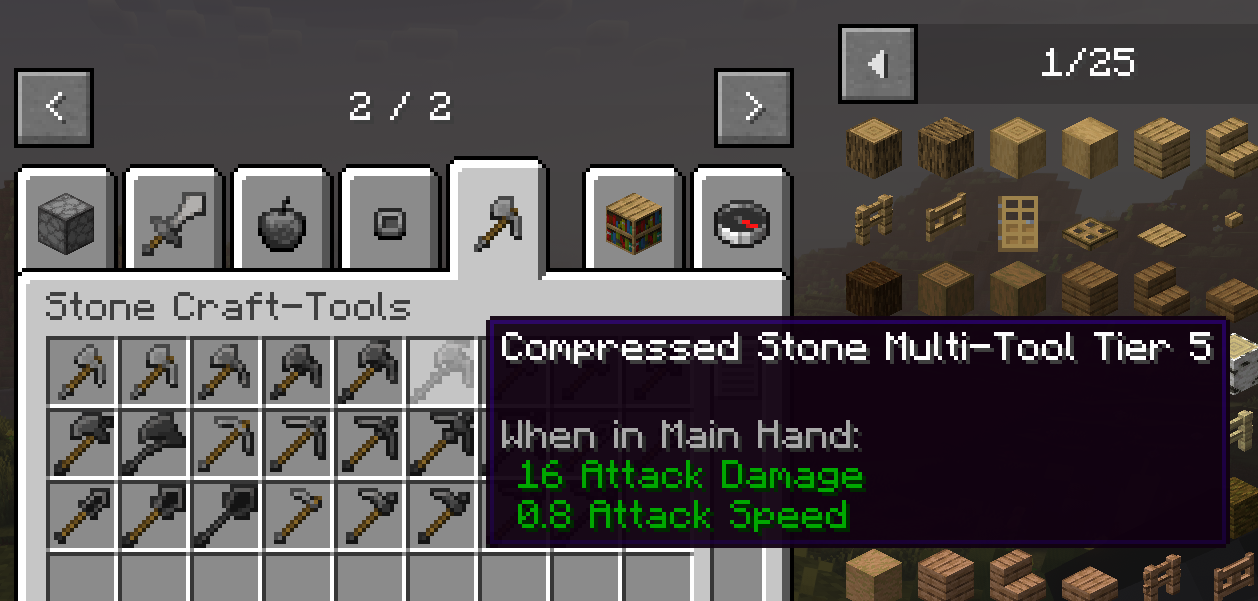Switch to the sword tab
Image resolution: width=1258 pixels, height=601 pixels.
click(x=174, y=222)
